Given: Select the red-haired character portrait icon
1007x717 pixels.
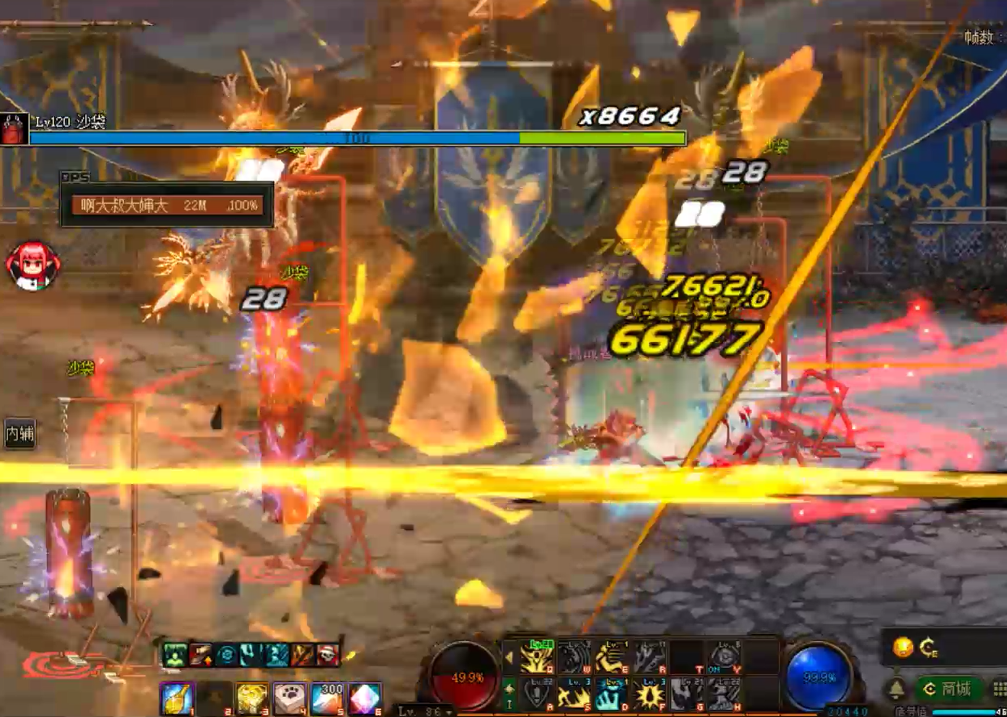Looking at the screenshot, I should [31, 265].
